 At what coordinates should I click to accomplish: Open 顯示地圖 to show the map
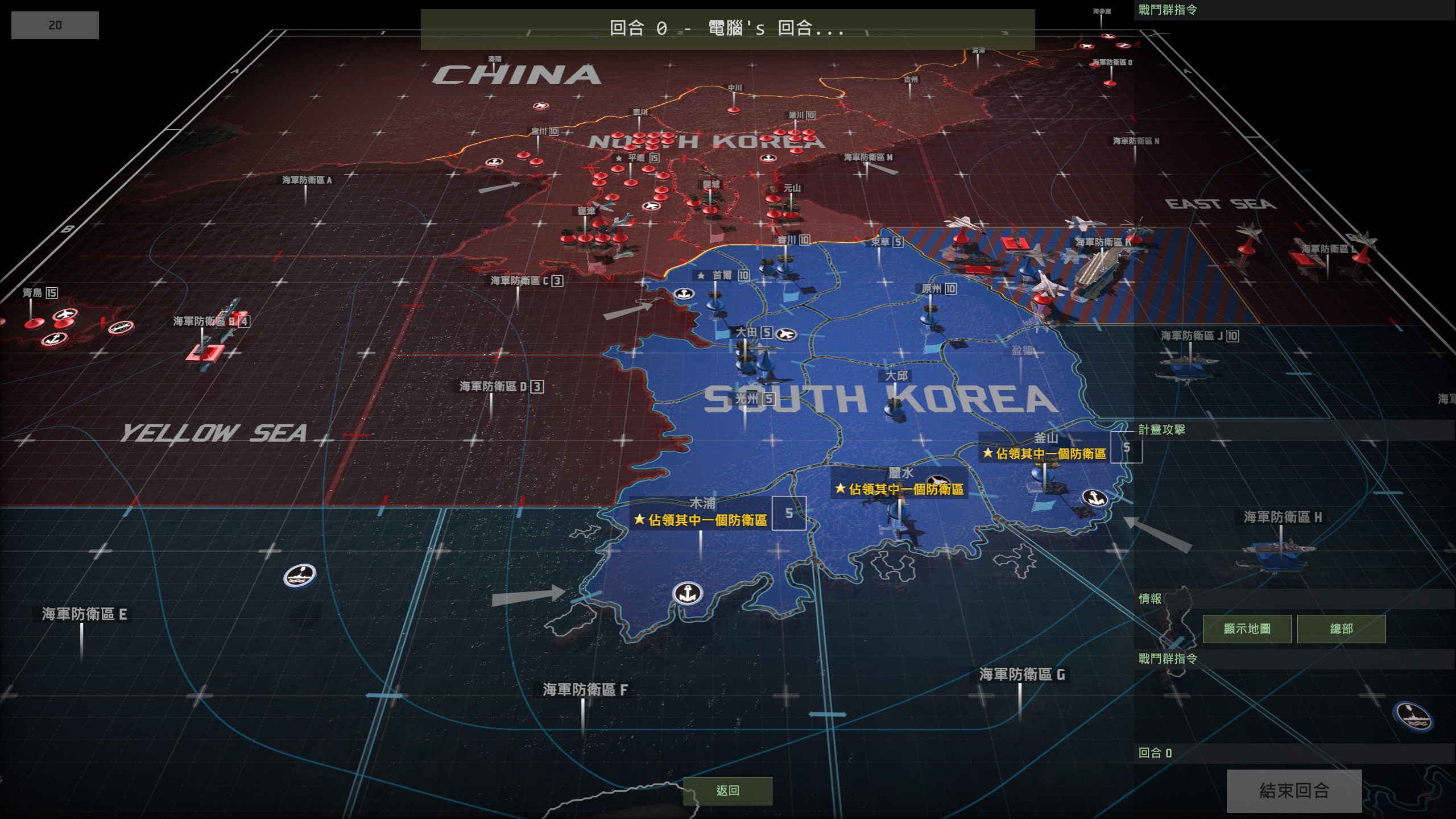pos(1247,628)
